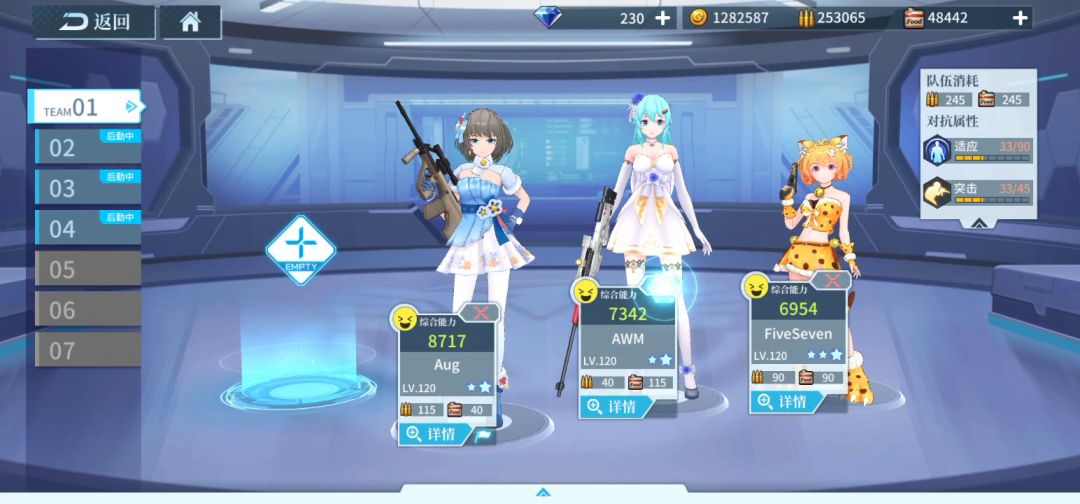Select the TEAM 01 tab
Screen dimensions: 1080x504
[x=85, y=107]
